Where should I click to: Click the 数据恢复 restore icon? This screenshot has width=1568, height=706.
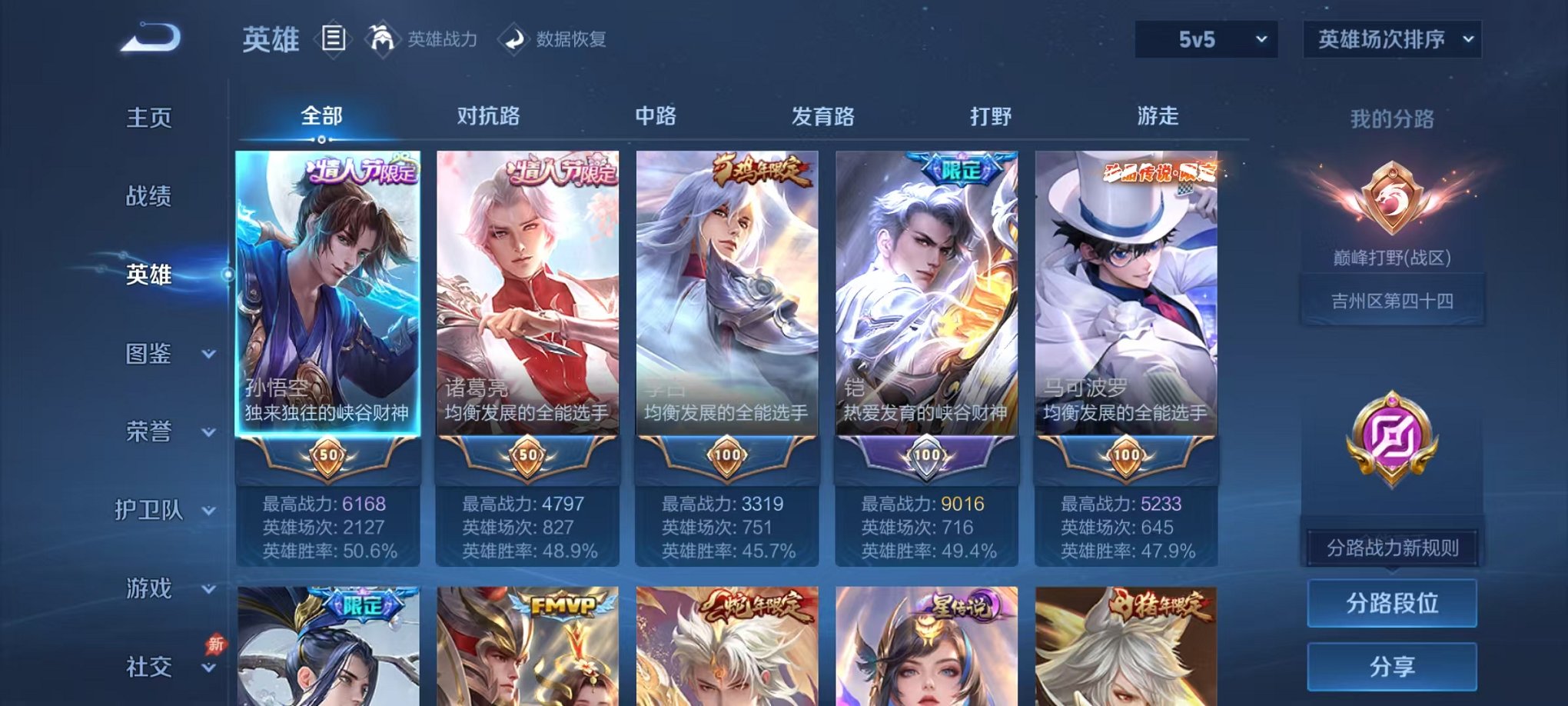coord(513,39)
